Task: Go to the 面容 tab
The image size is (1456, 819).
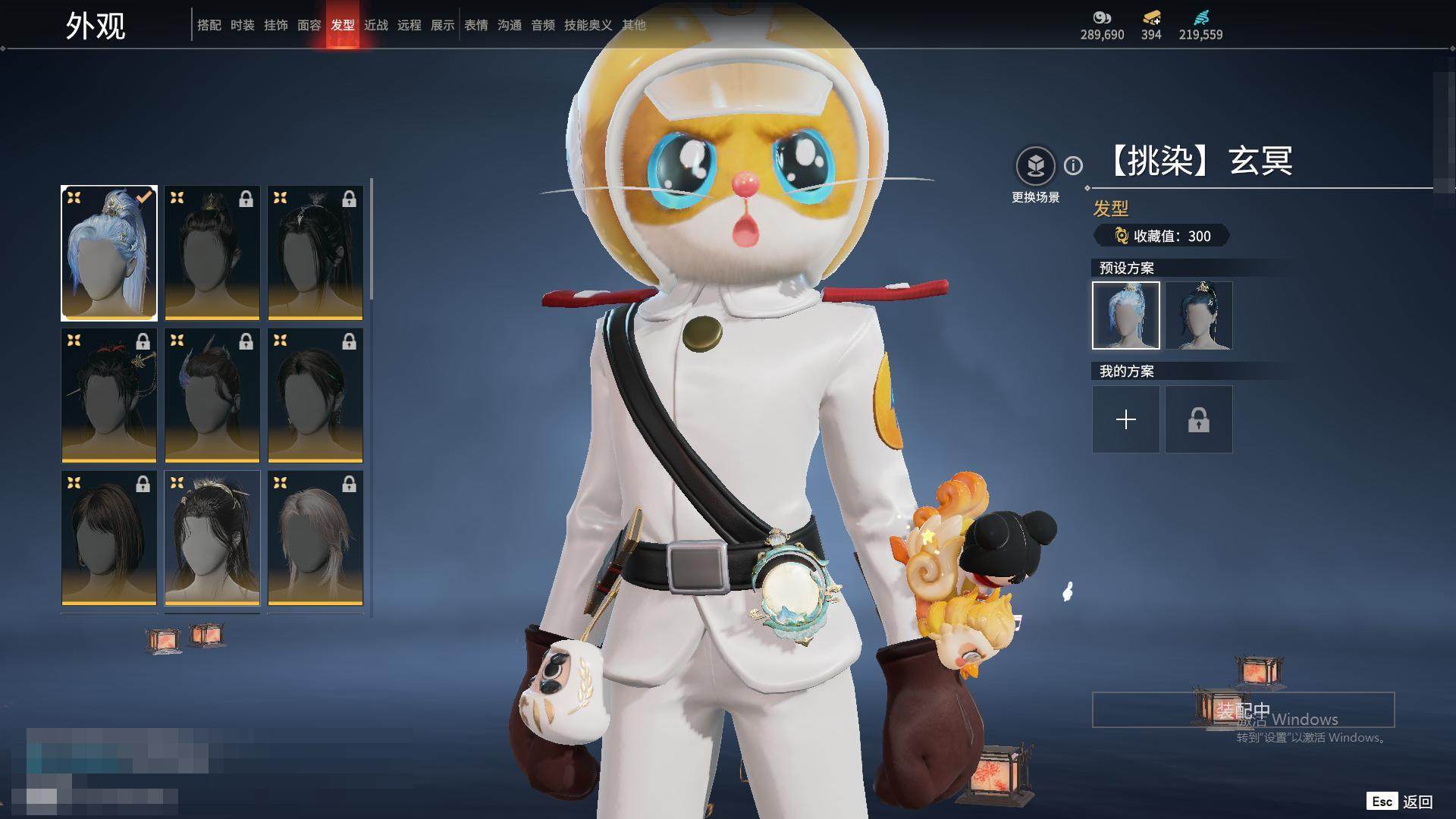Action: click(309, 25)
